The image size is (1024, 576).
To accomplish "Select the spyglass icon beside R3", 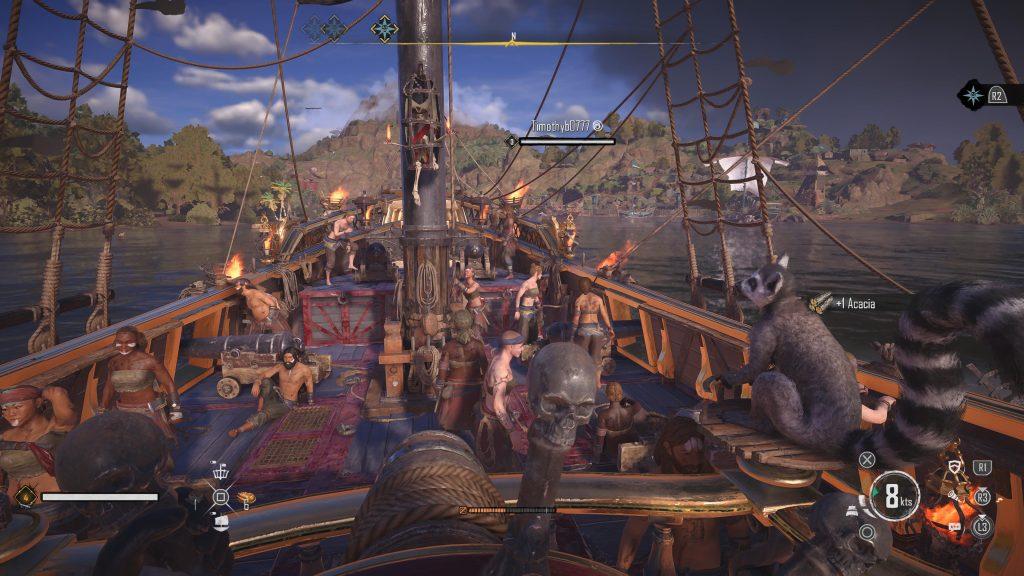I will tap(956, 494).
